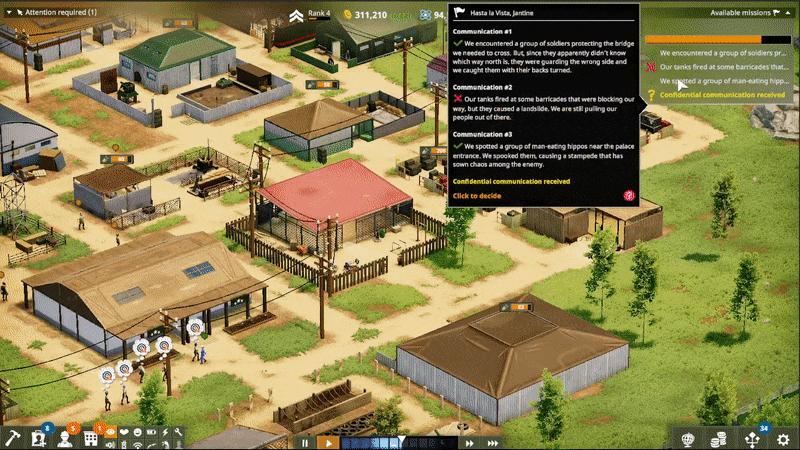The height and width of the screenshot is (450, 800).
Task: Open the Available missions dropdown
Action: pos(745,13)
